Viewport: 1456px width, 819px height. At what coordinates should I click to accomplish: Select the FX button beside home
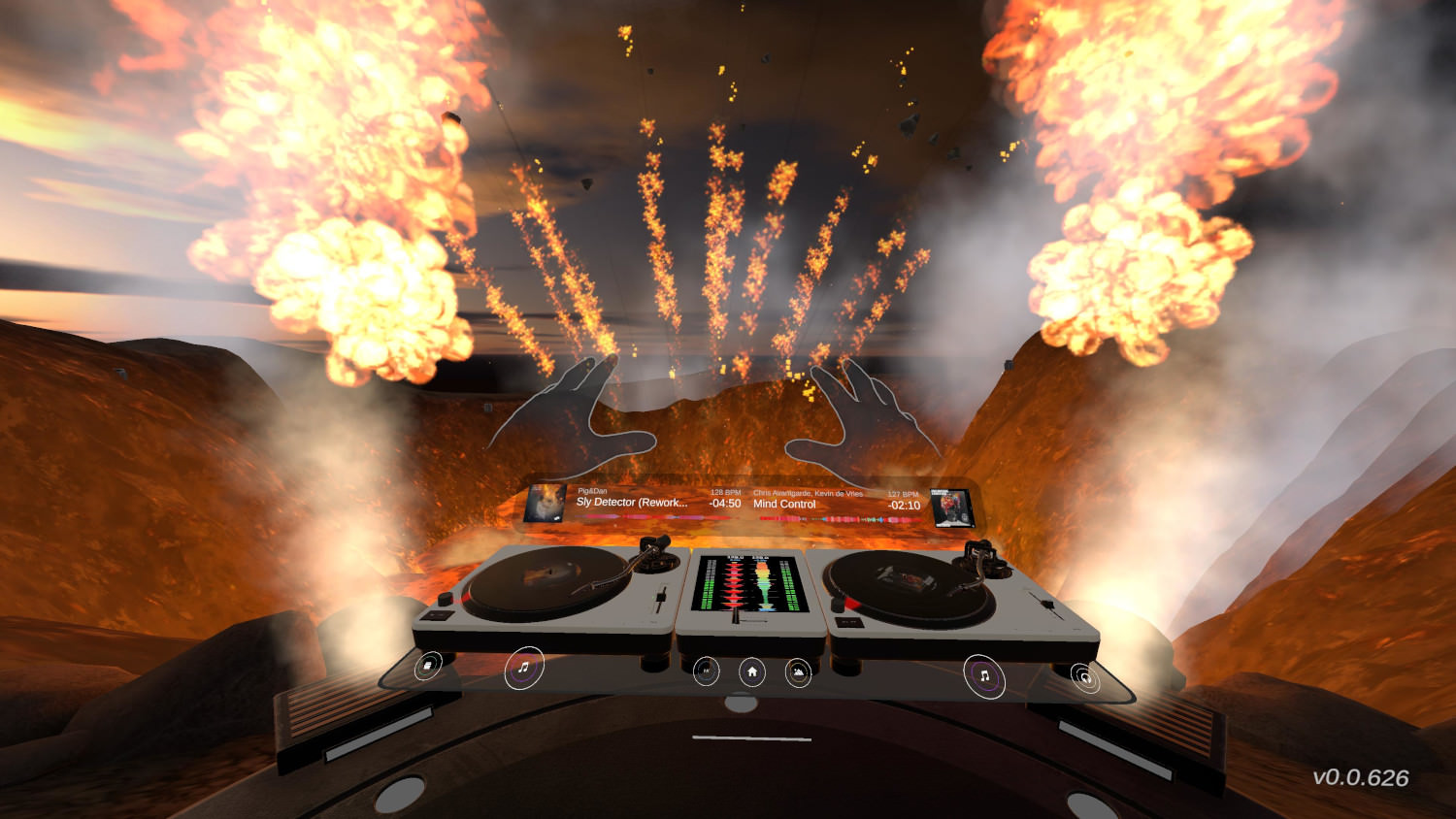point(707,671)
